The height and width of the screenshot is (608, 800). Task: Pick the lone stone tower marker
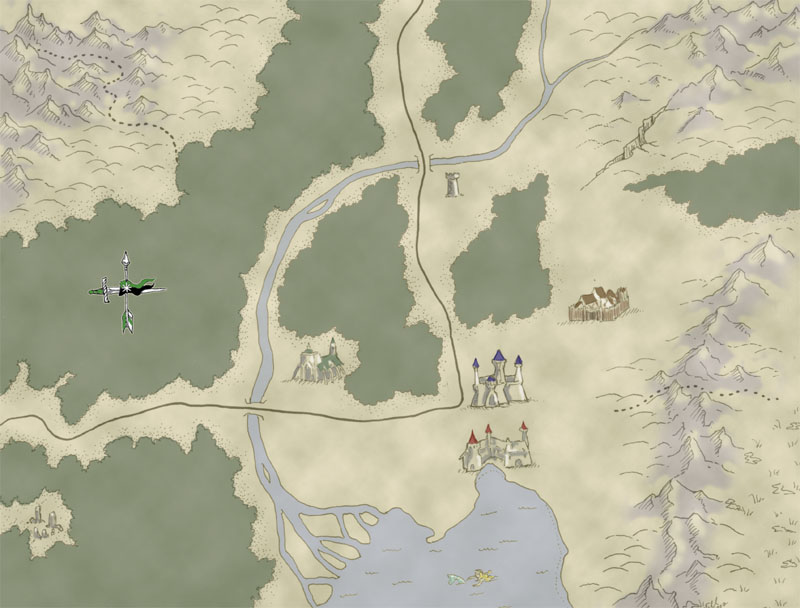(x=455, y=185)
